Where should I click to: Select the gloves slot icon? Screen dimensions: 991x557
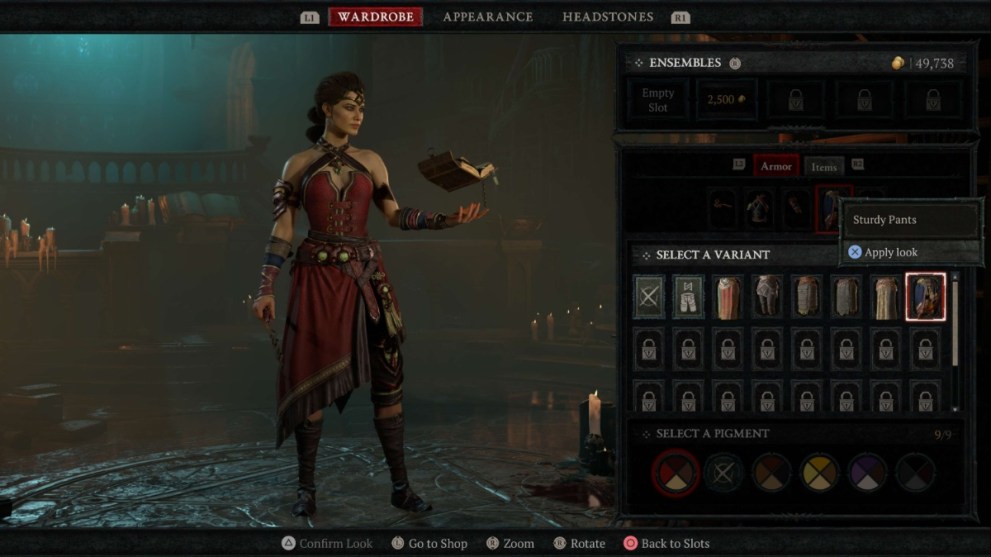[796, 208]
